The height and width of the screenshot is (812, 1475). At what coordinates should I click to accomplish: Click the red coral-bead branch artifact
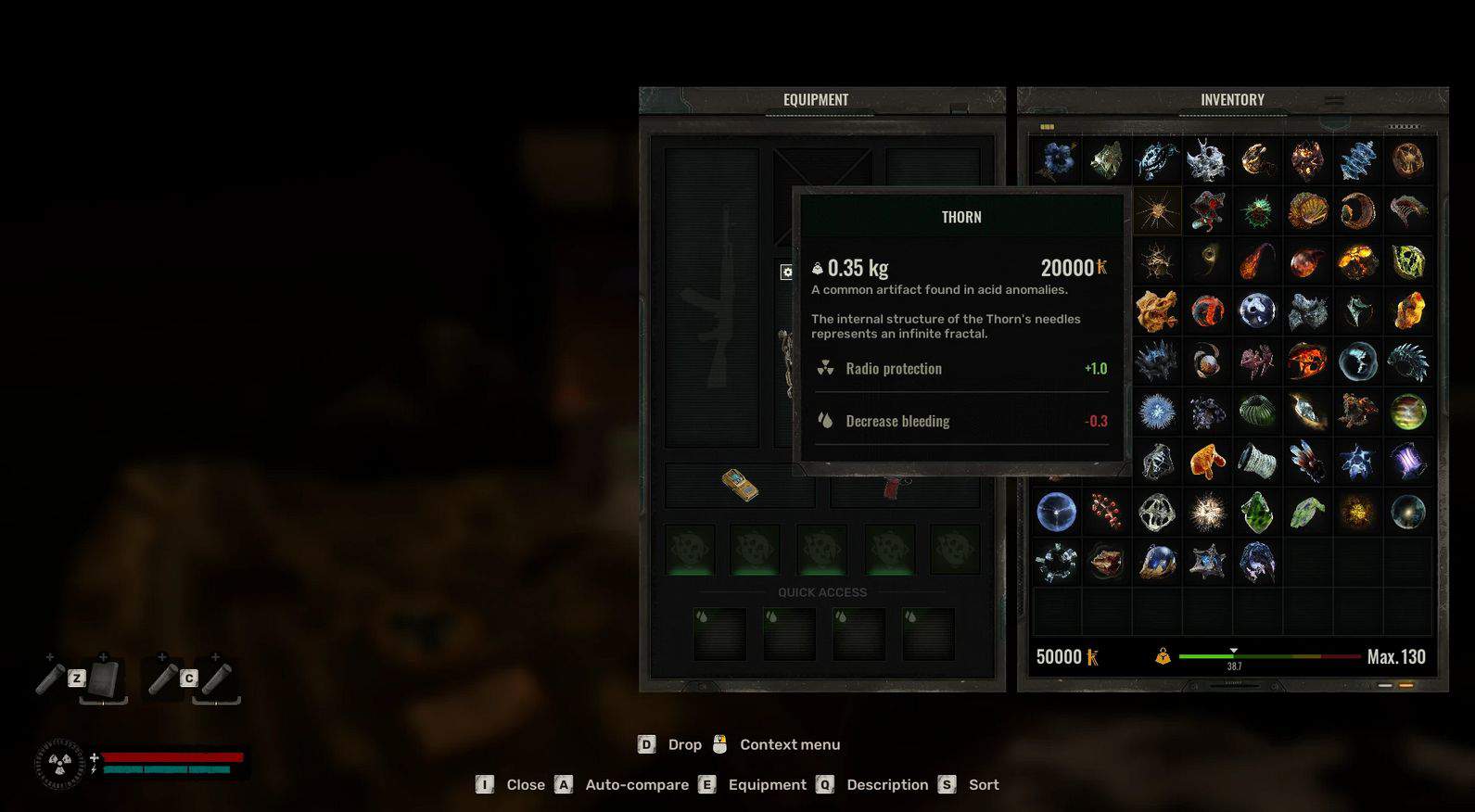tap(1106, 512)
